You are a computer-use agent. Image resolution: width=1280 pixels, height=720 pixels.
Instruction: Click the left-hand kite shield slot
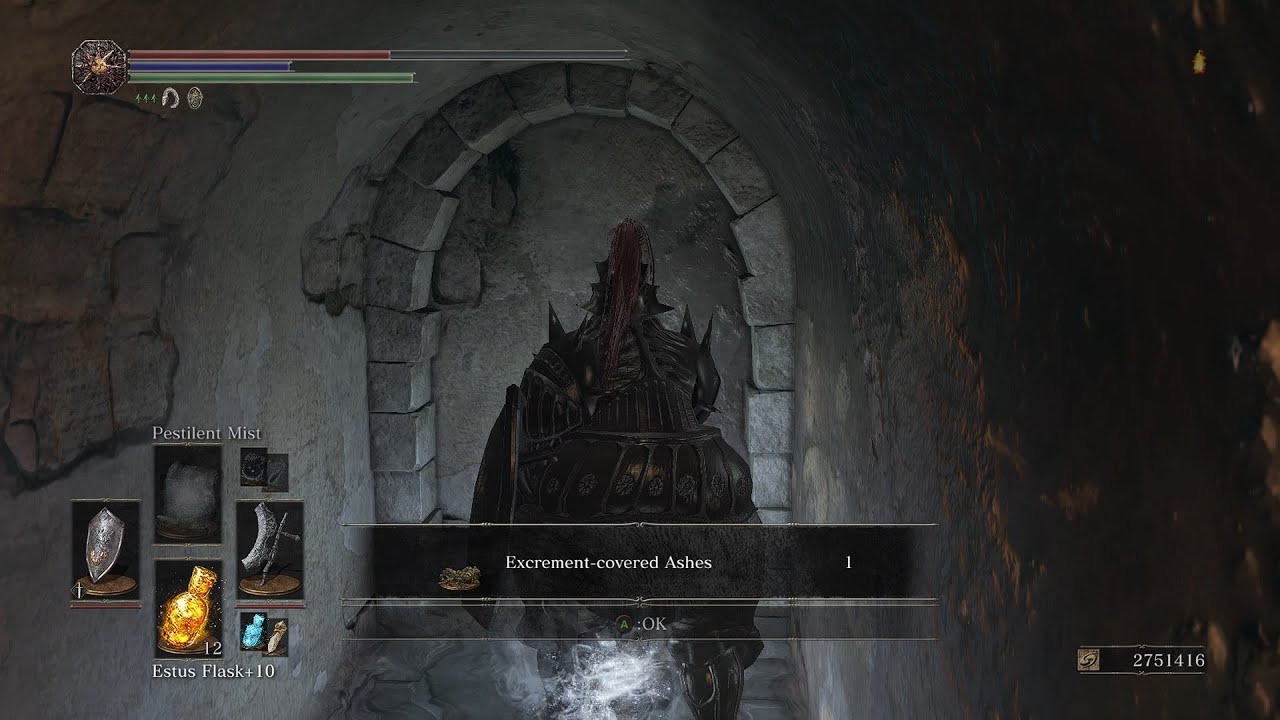[105, 550]
